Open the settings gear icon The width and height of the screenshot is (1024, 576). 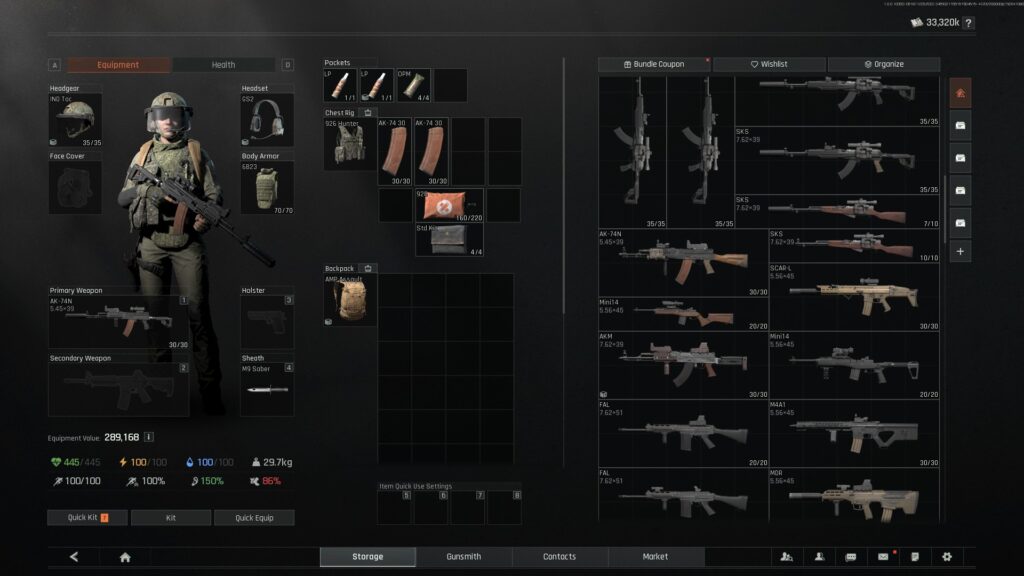point(947,557)
